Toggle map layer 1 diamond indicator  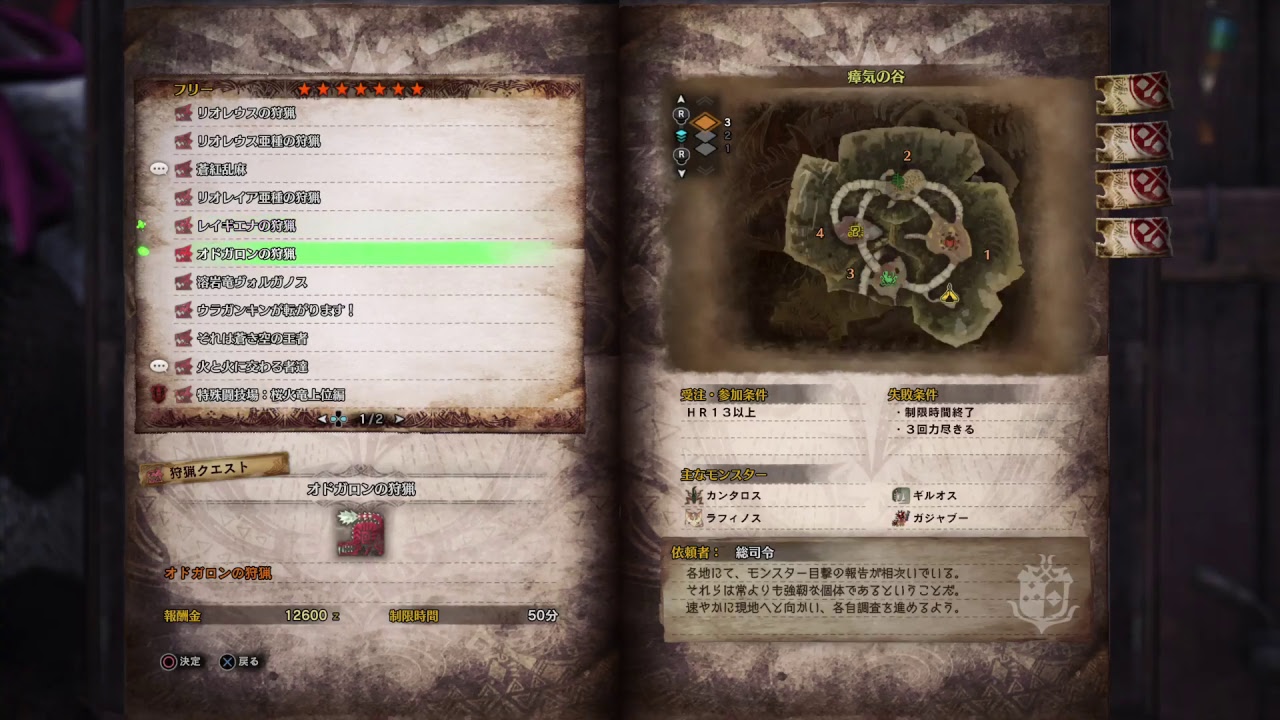[703, 150]
